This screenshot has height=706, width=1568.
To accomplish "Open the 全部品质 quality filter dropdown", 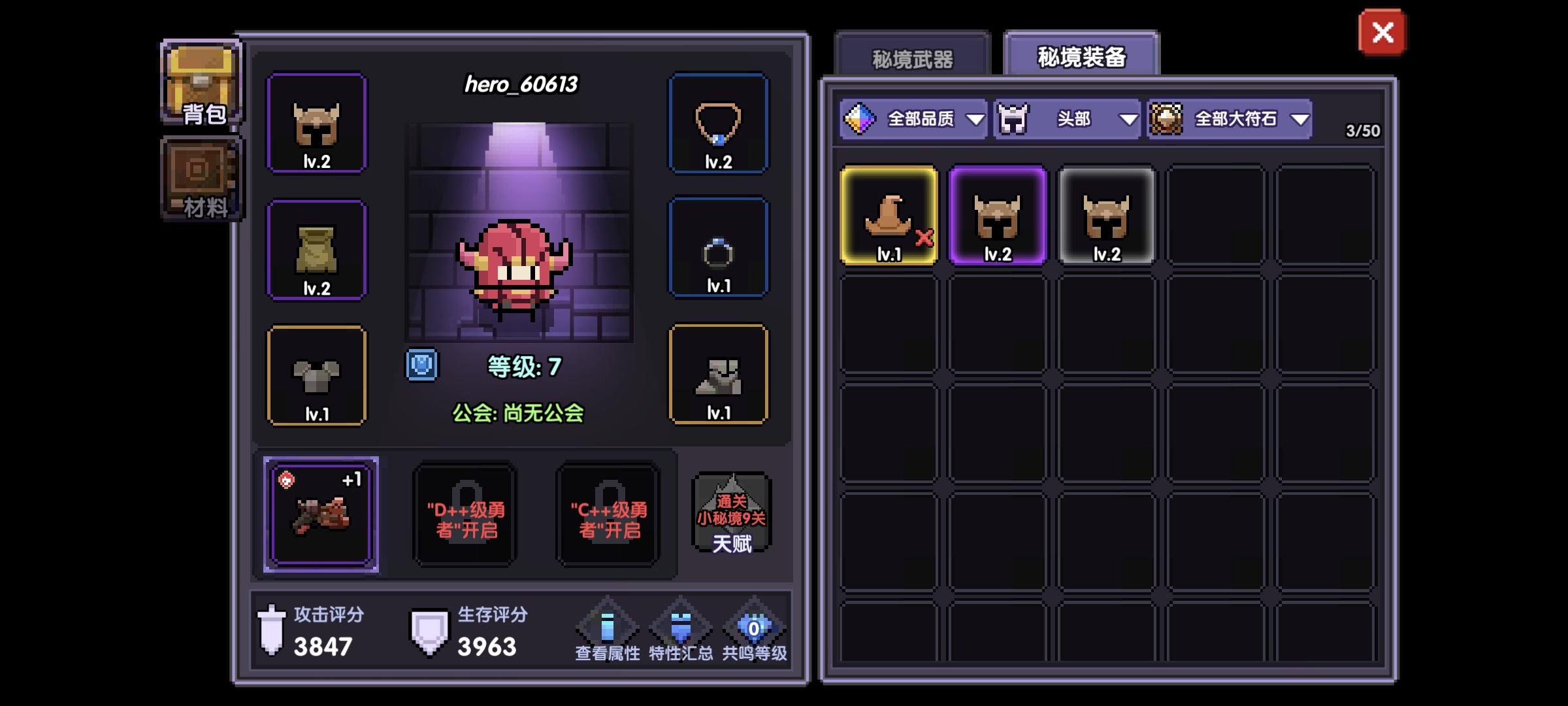I will (x=915, y=120).
